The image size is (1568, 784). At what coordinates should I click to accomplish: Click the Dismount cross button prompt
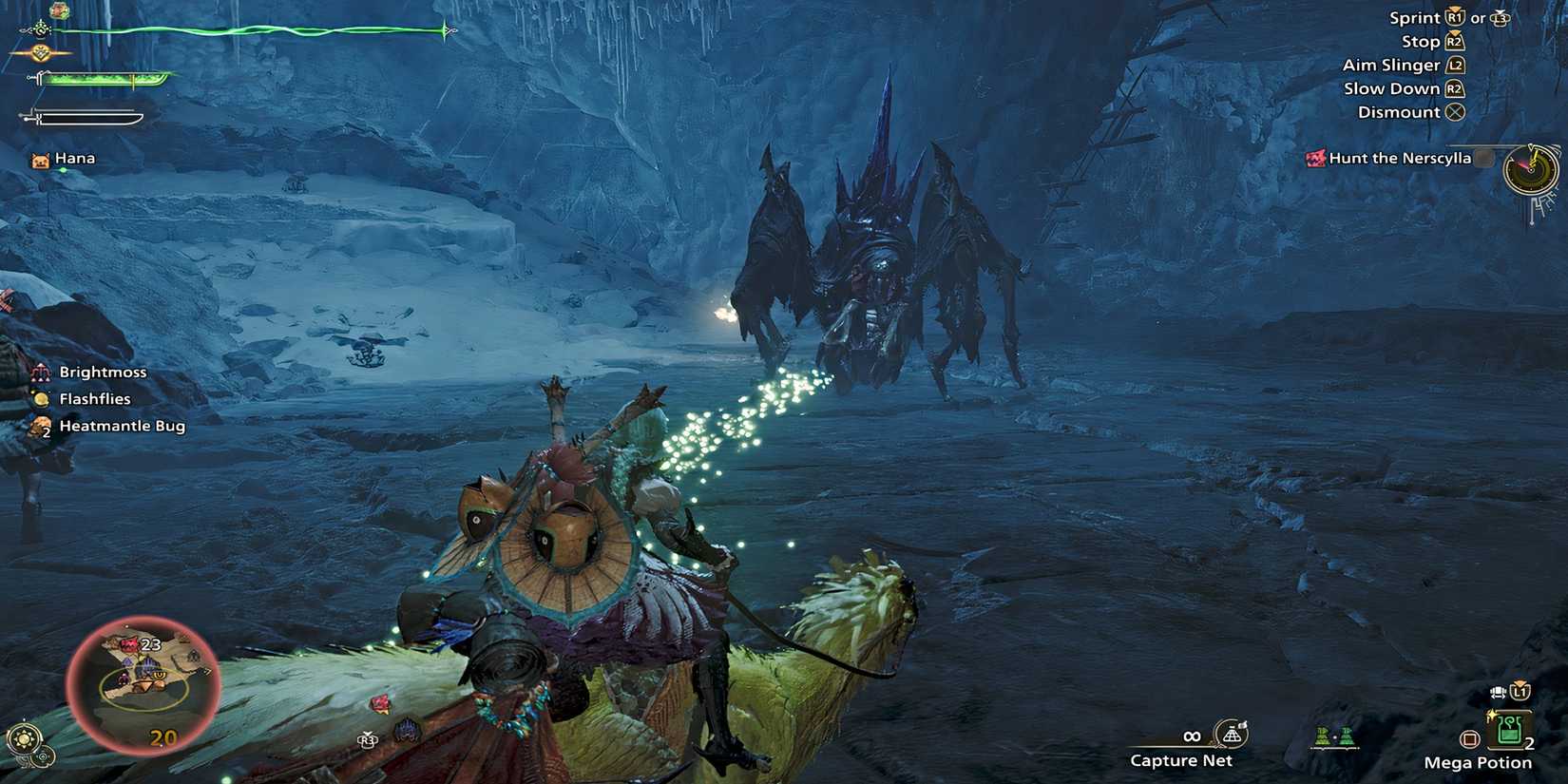1453,111
